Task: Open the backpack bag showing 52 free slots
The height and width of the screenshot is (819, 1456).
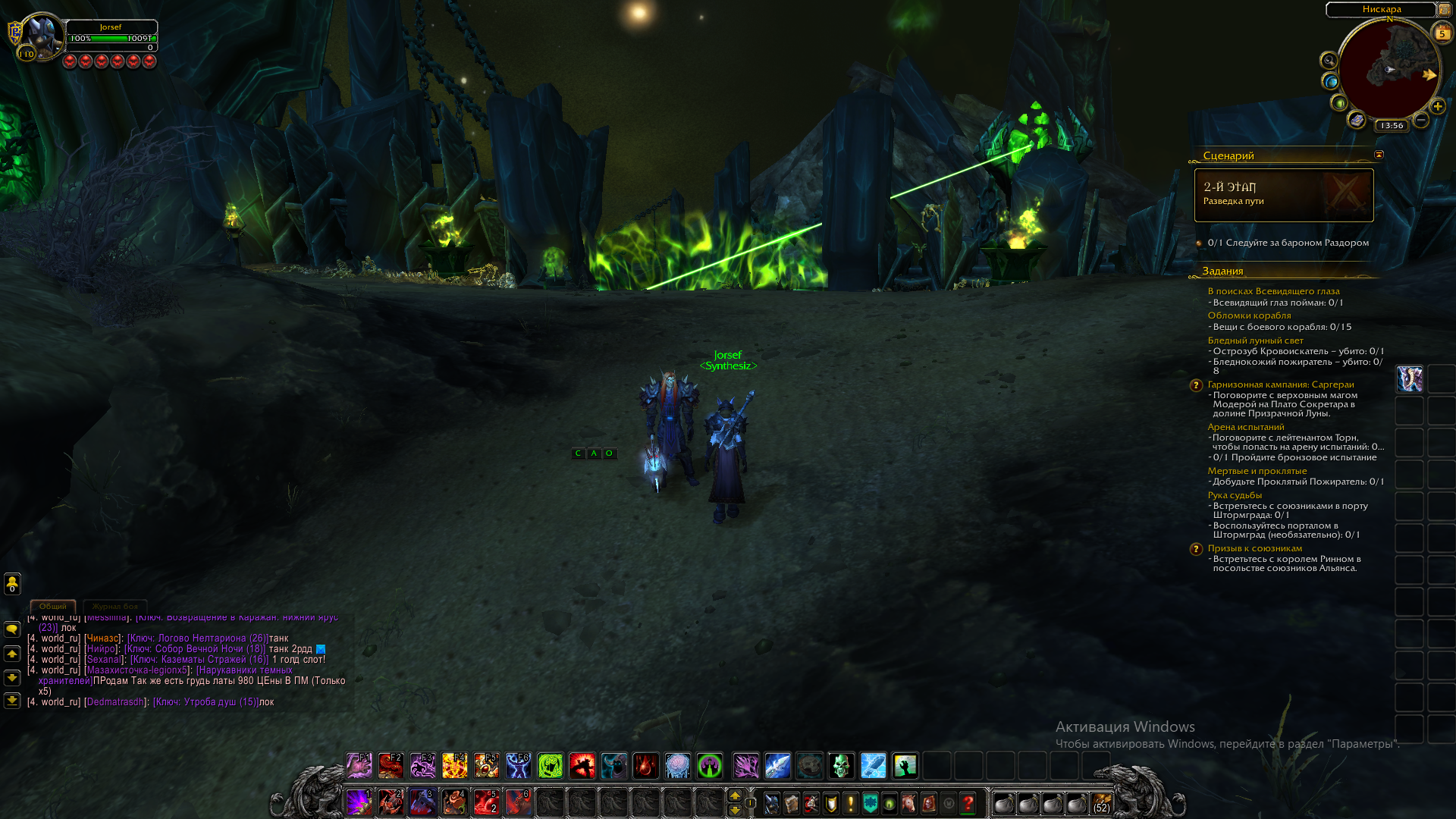Action: coord(1101,804)
